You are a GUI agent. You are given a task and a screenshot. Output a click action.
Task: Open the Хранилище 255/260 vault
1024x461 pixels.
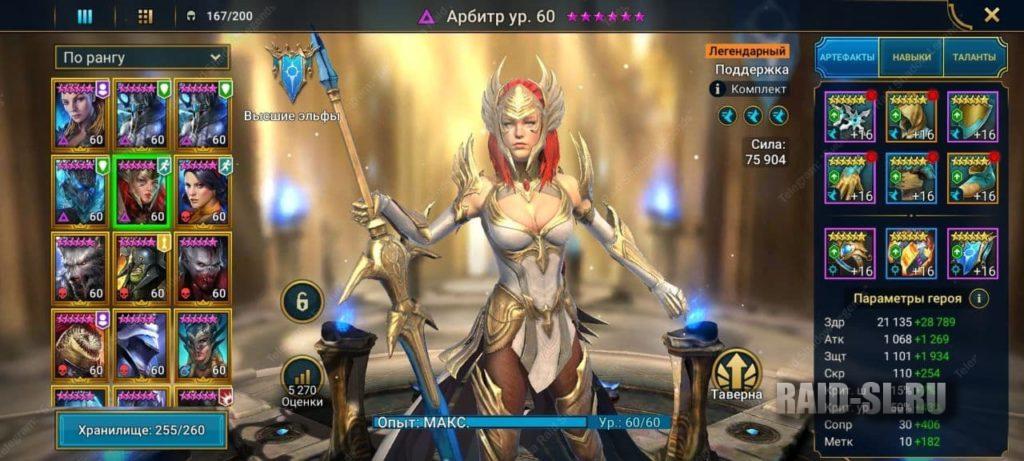(141, 429)
